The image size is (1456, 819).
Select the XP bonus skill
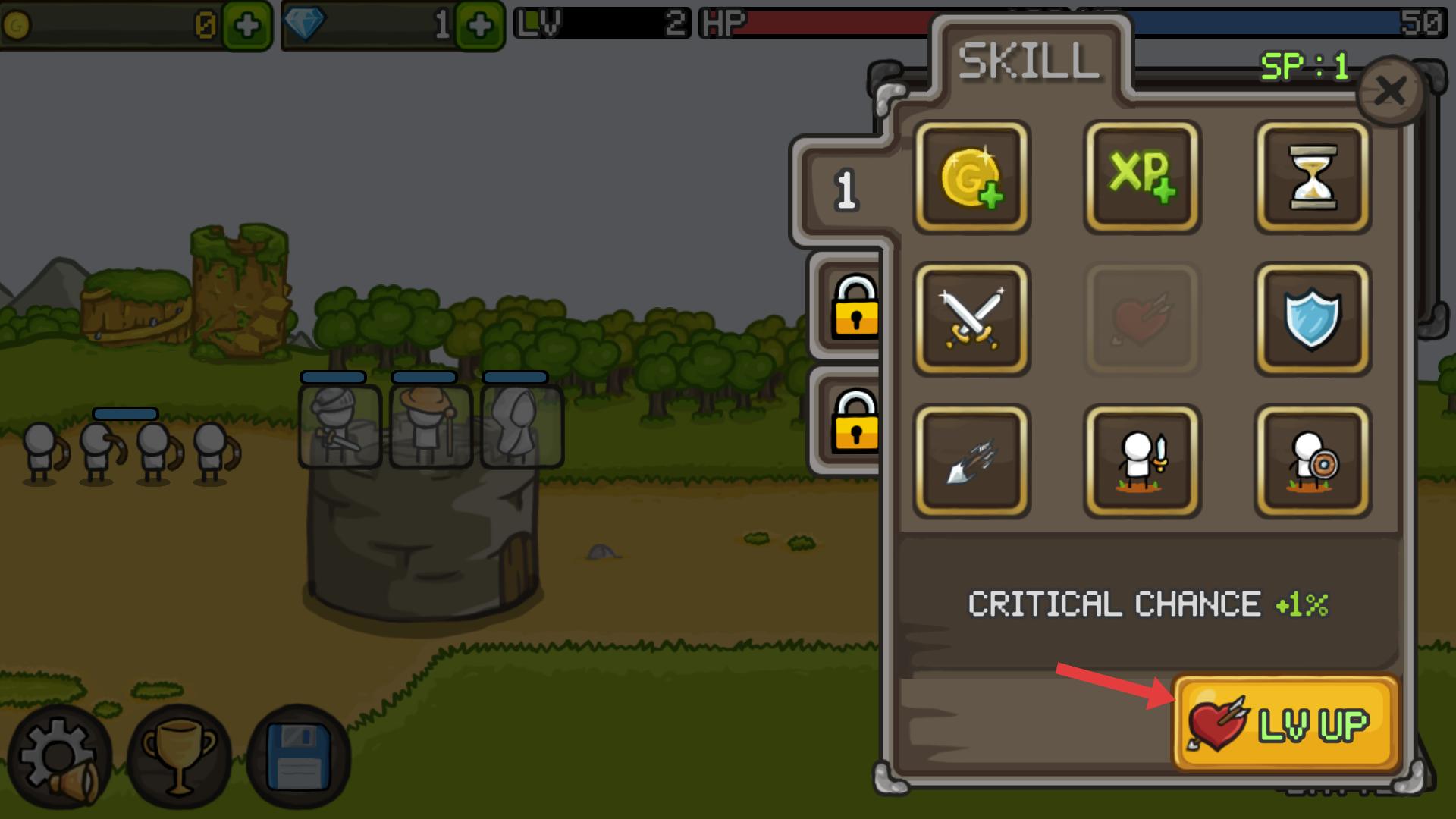pyautogui.click(x=1142, y=177)
